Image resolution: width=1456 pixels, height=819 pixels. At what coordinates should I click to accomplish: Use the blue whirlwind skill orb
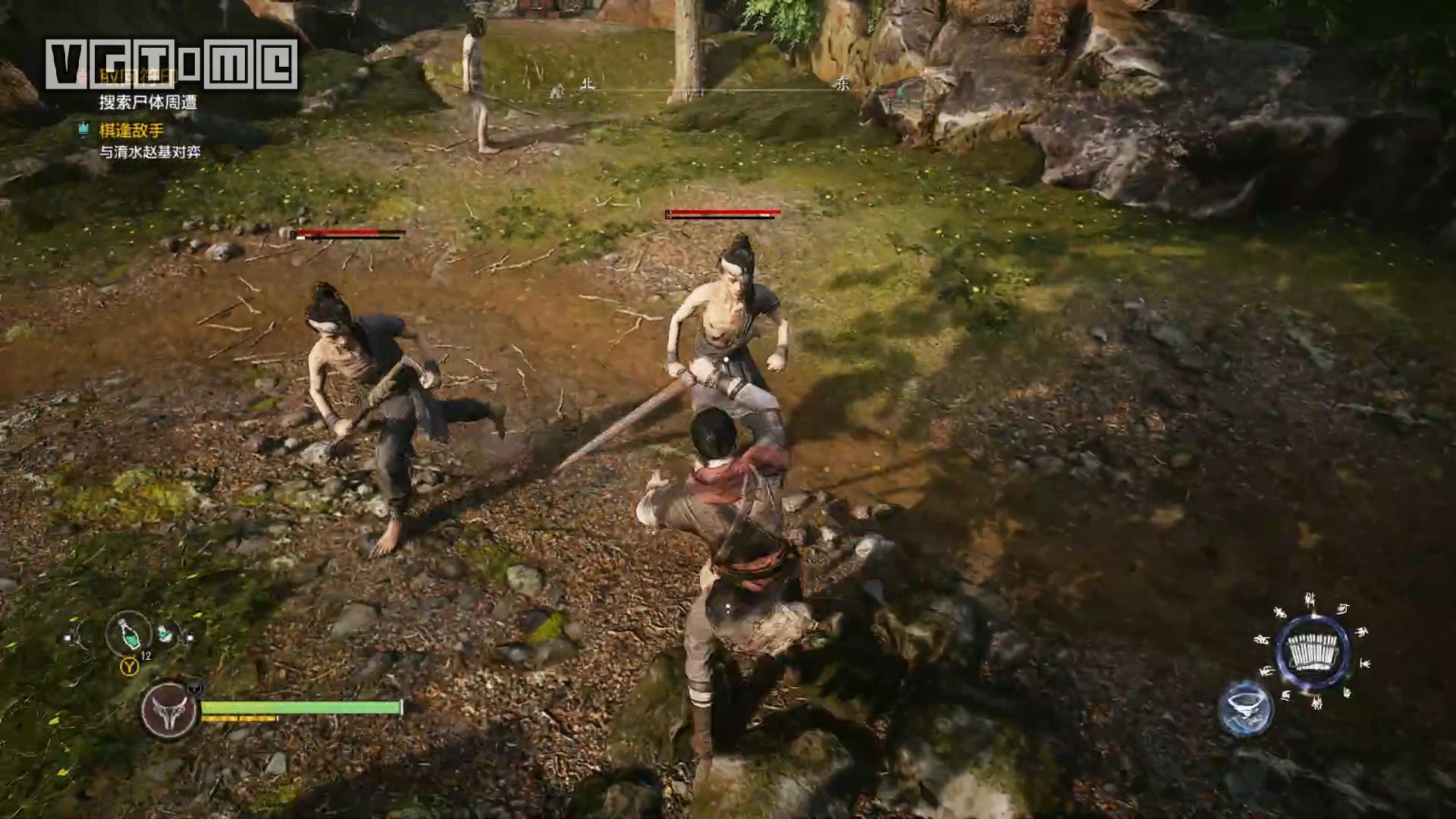pyautogui.click(x=1245, y=707)
